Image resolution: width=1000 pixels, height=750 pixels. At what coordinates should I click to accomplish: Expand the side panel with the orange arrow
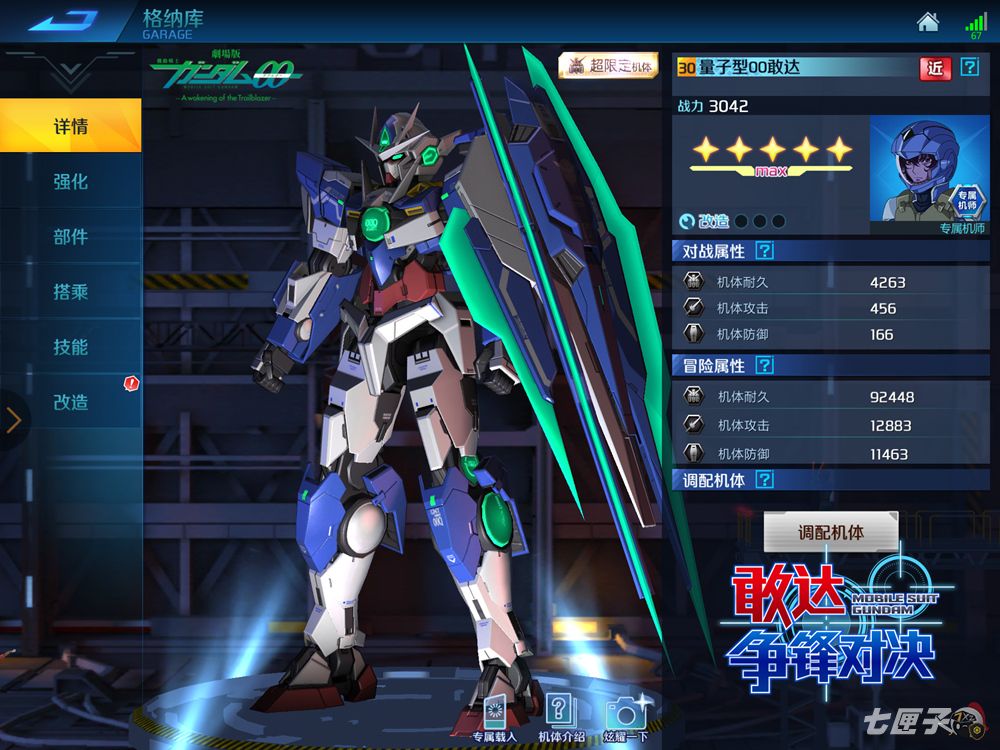13,420
